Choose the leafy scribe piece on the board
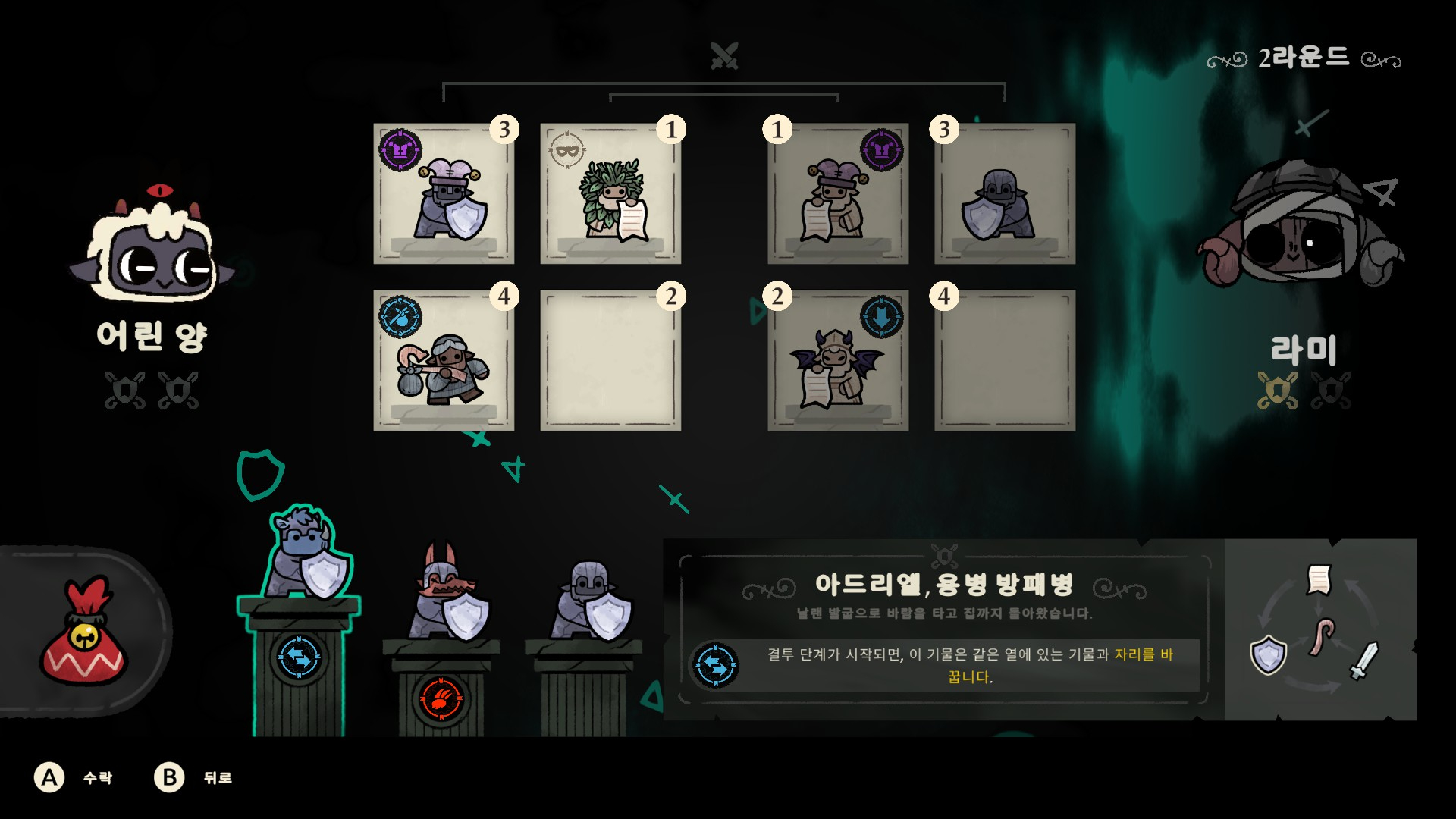Screen dimensions: 1456x819 click(610, 194)
